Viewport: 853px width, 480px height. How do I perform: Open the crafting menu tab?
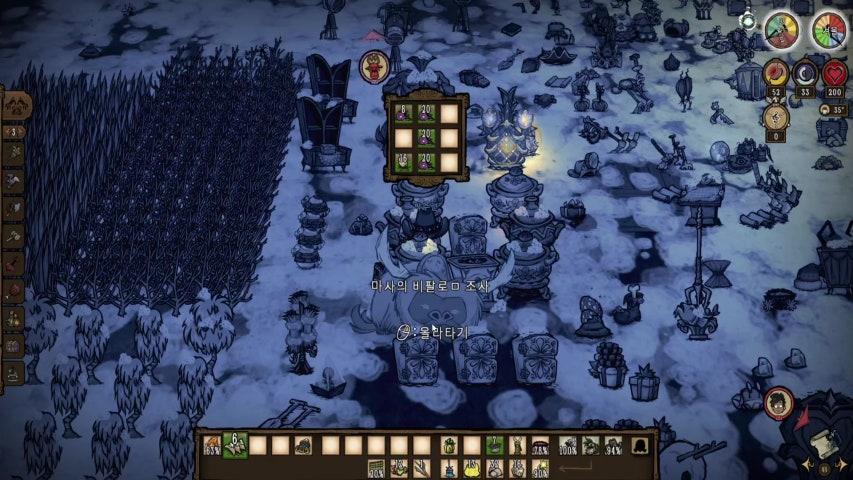click(16, 106)
